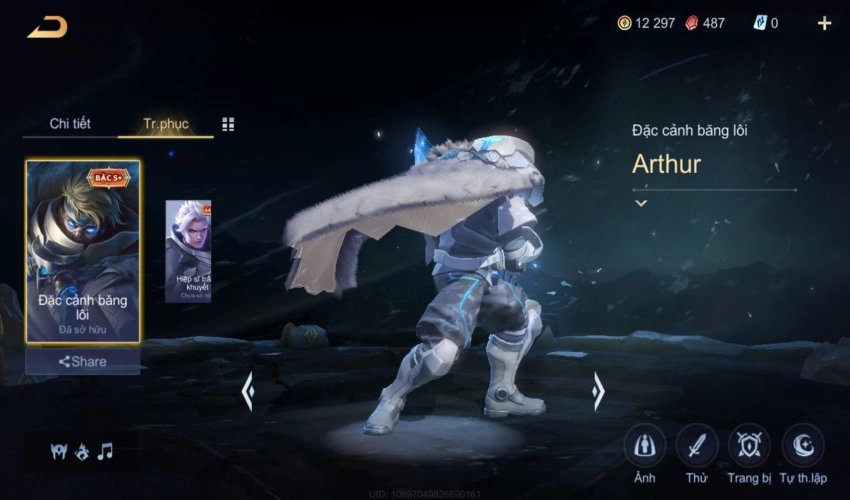Open Trang bị equipment button
The height and width of the screenshot is (500, 850).
(x=749, y=446)
